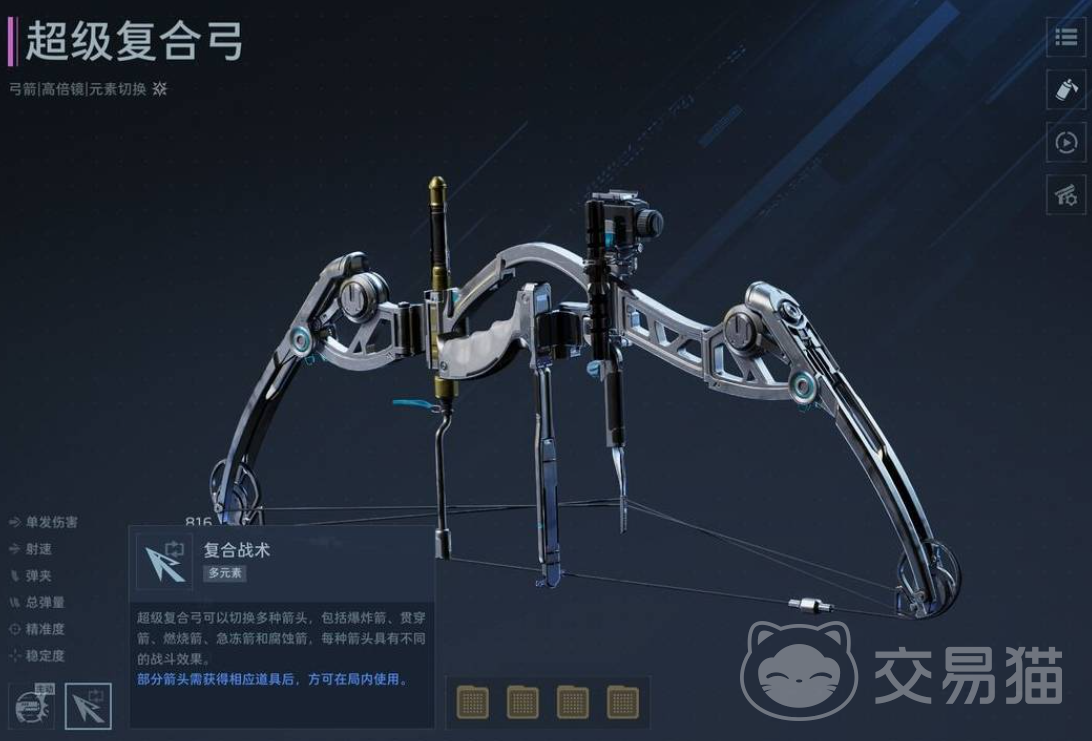
Task: Open the weapon modification gear icon
Action: click(x=1065, y=196)
